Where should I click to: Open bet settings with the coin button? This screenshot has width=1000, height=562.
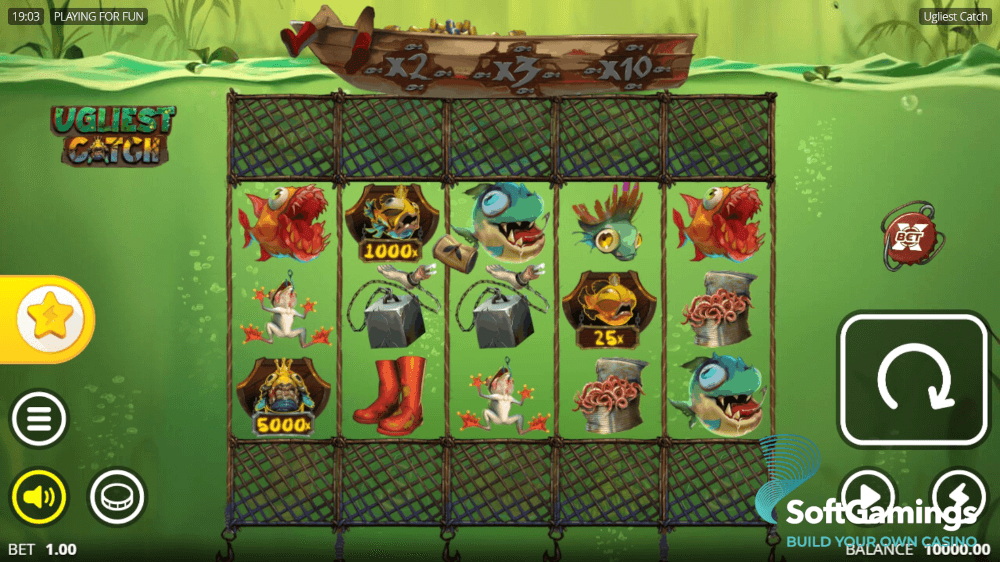point(118,496)
